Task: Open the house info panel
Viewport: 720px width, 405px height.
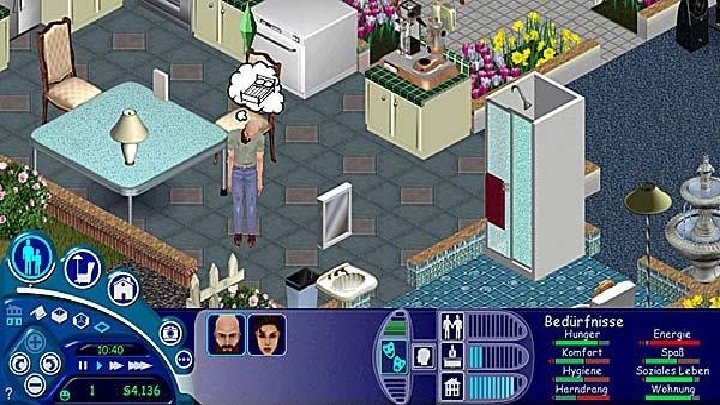Action: tap(451, 385)
